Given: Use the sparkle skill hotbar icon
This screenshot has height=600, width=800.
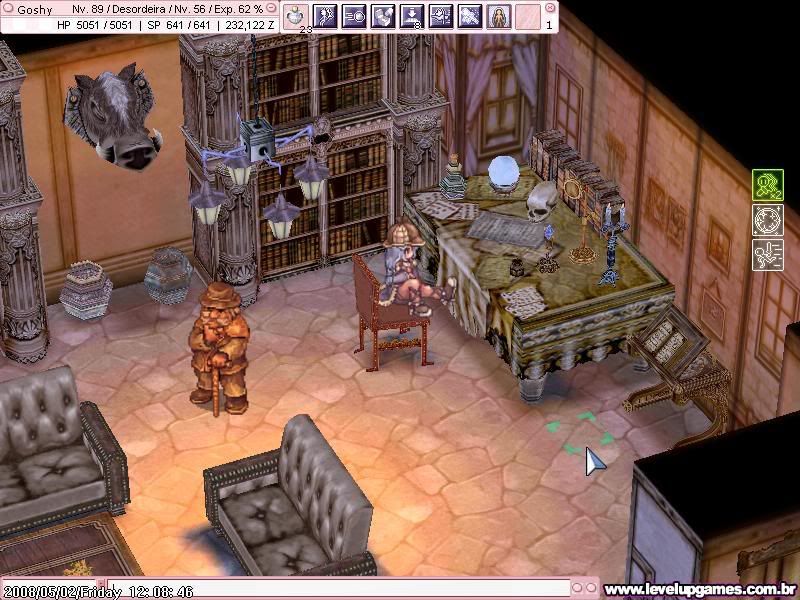Looking at the screenshot, I should point(469,16).
